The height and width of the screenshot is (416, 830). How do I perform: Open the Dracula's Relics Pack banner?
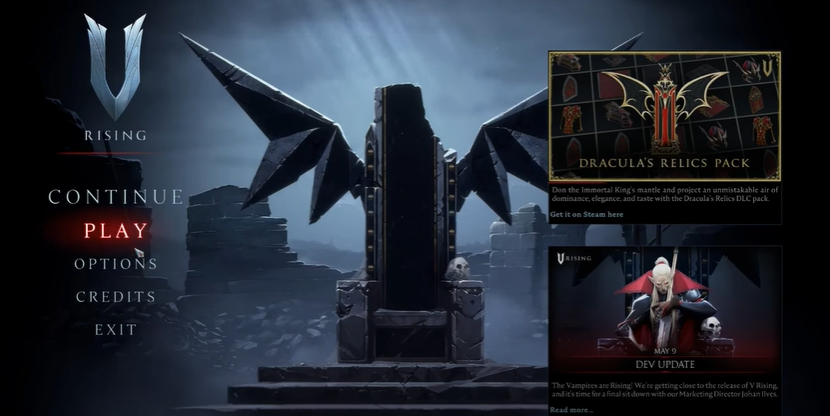(x=664, y=115)
